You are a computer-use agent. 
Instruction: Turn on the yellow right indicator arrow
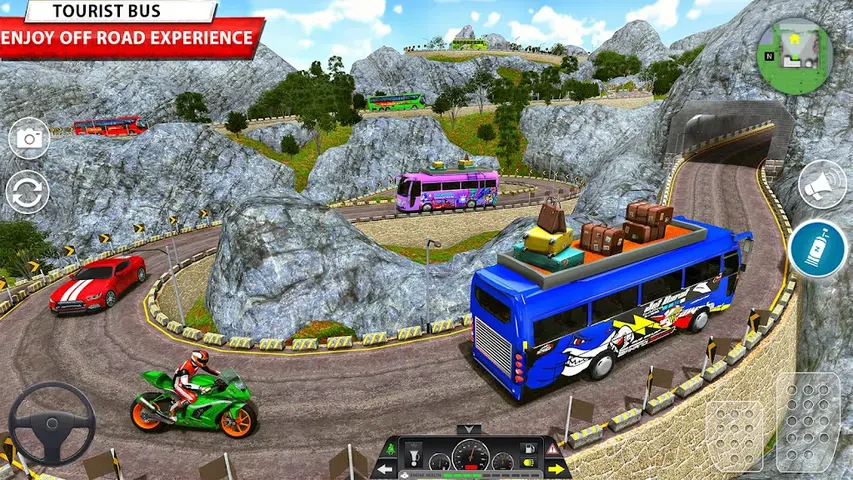[556, 469]
